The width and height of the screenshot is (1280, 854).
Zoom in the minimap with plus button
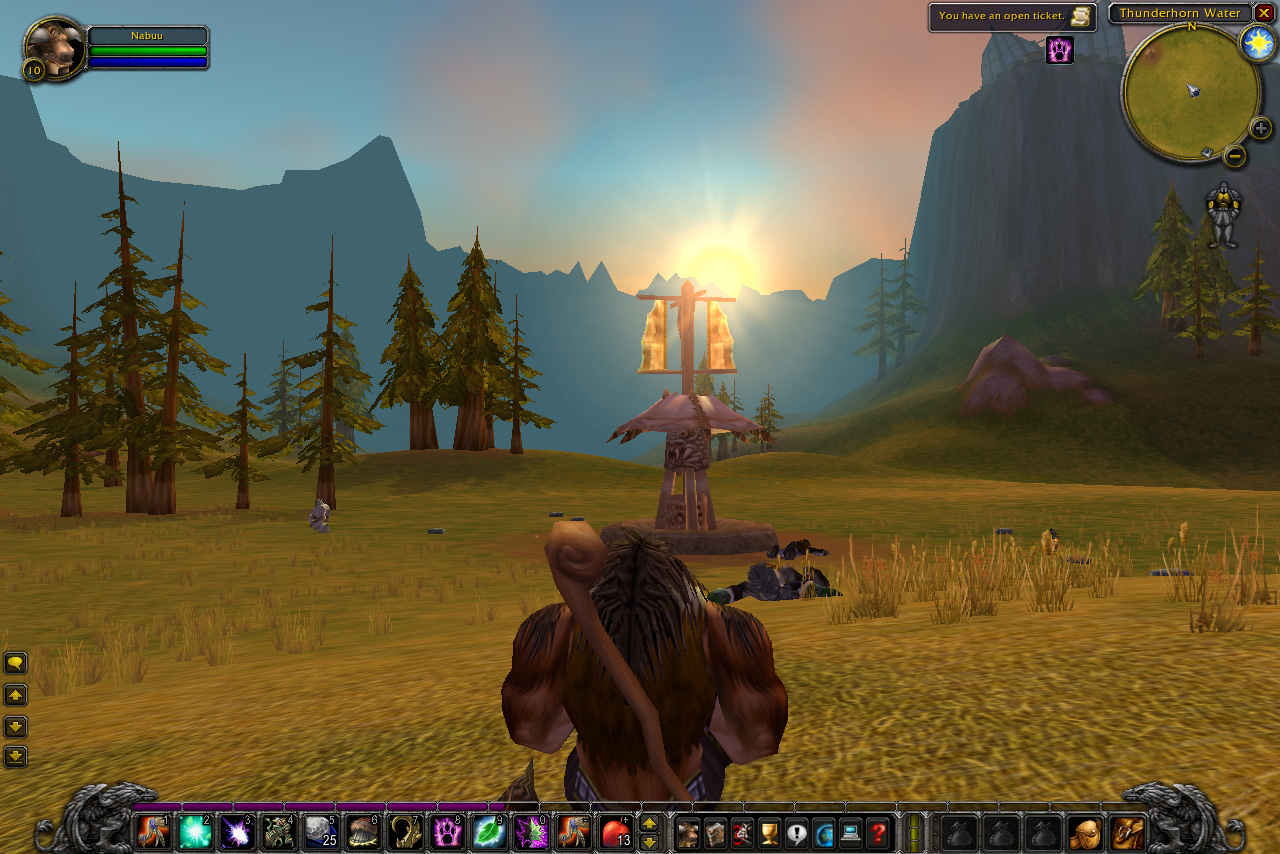[x=1261, y=128]
